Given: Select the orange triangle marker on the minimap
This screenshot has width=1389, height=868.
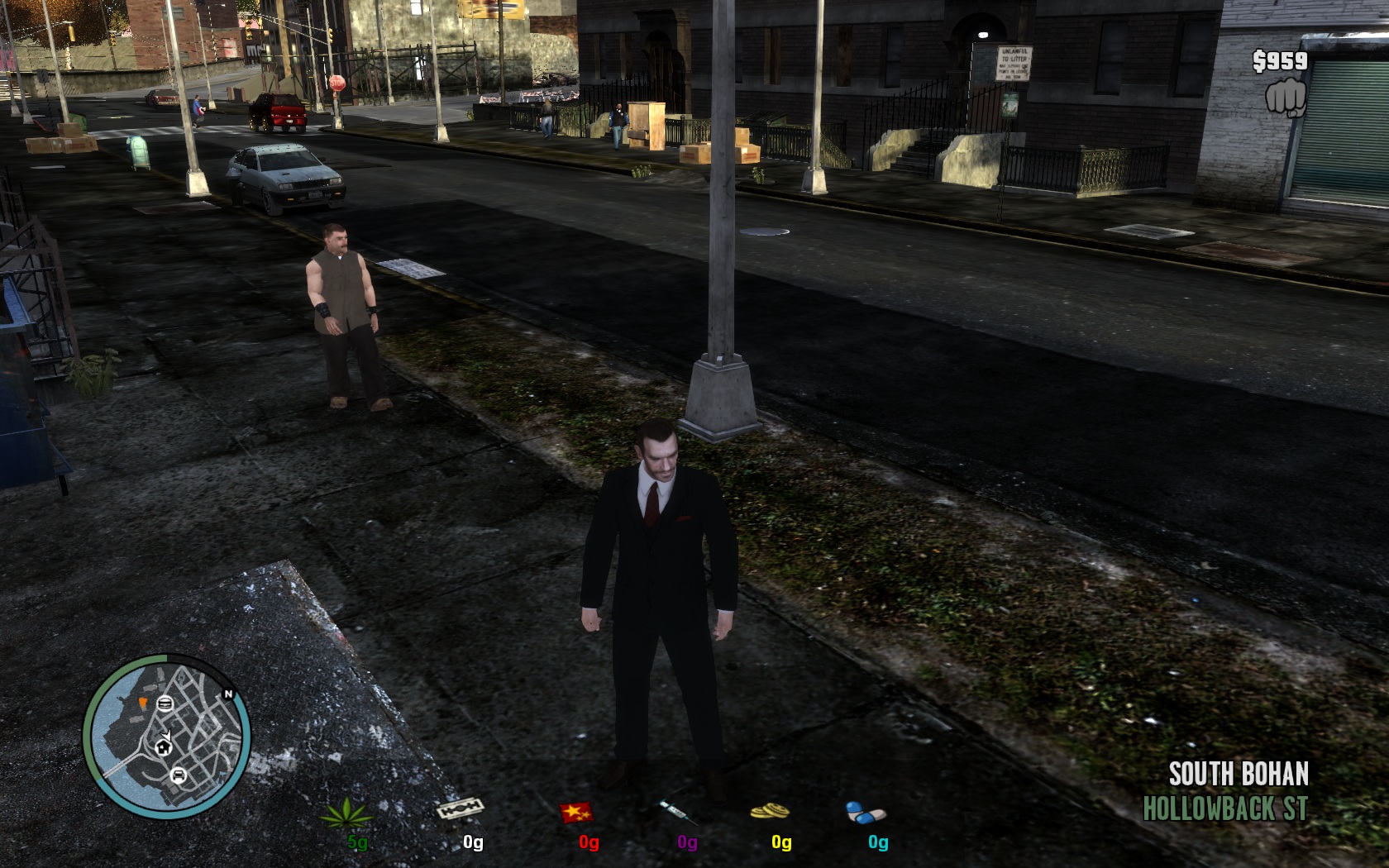Looking at the screenshot, I should 142,703.
